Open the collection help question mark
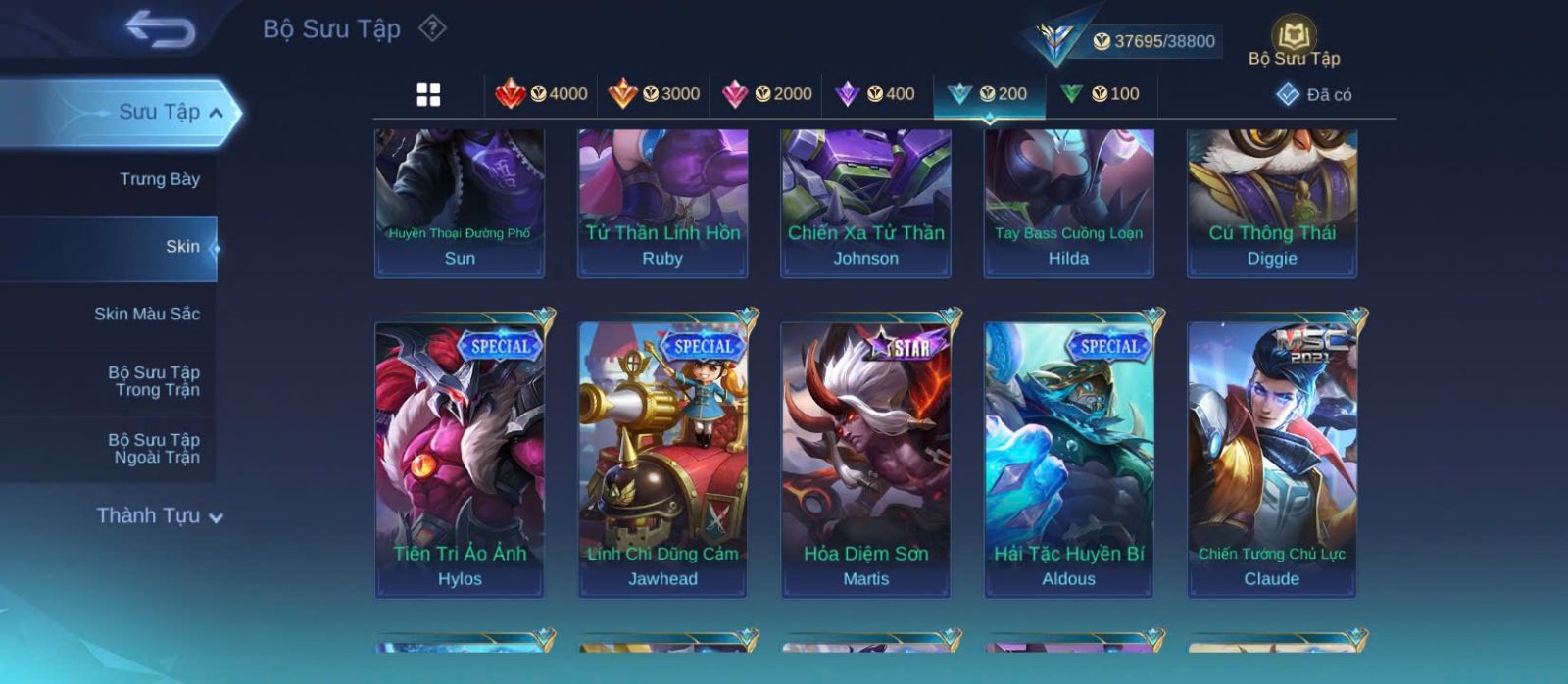1568x684 pixels. click(x=432, y=28)
